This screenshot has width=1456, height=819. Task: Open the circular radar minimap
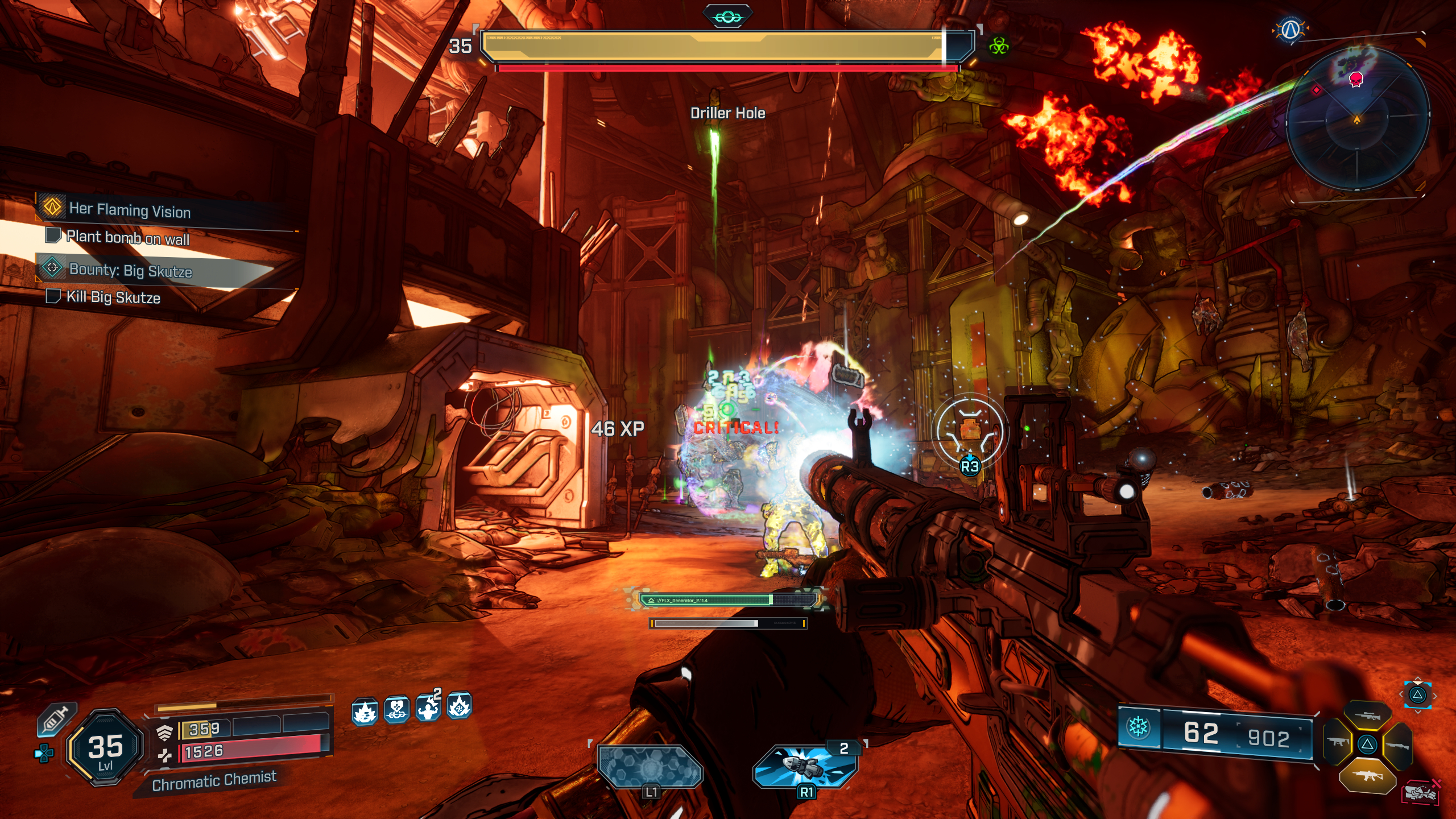[1357, 119]
